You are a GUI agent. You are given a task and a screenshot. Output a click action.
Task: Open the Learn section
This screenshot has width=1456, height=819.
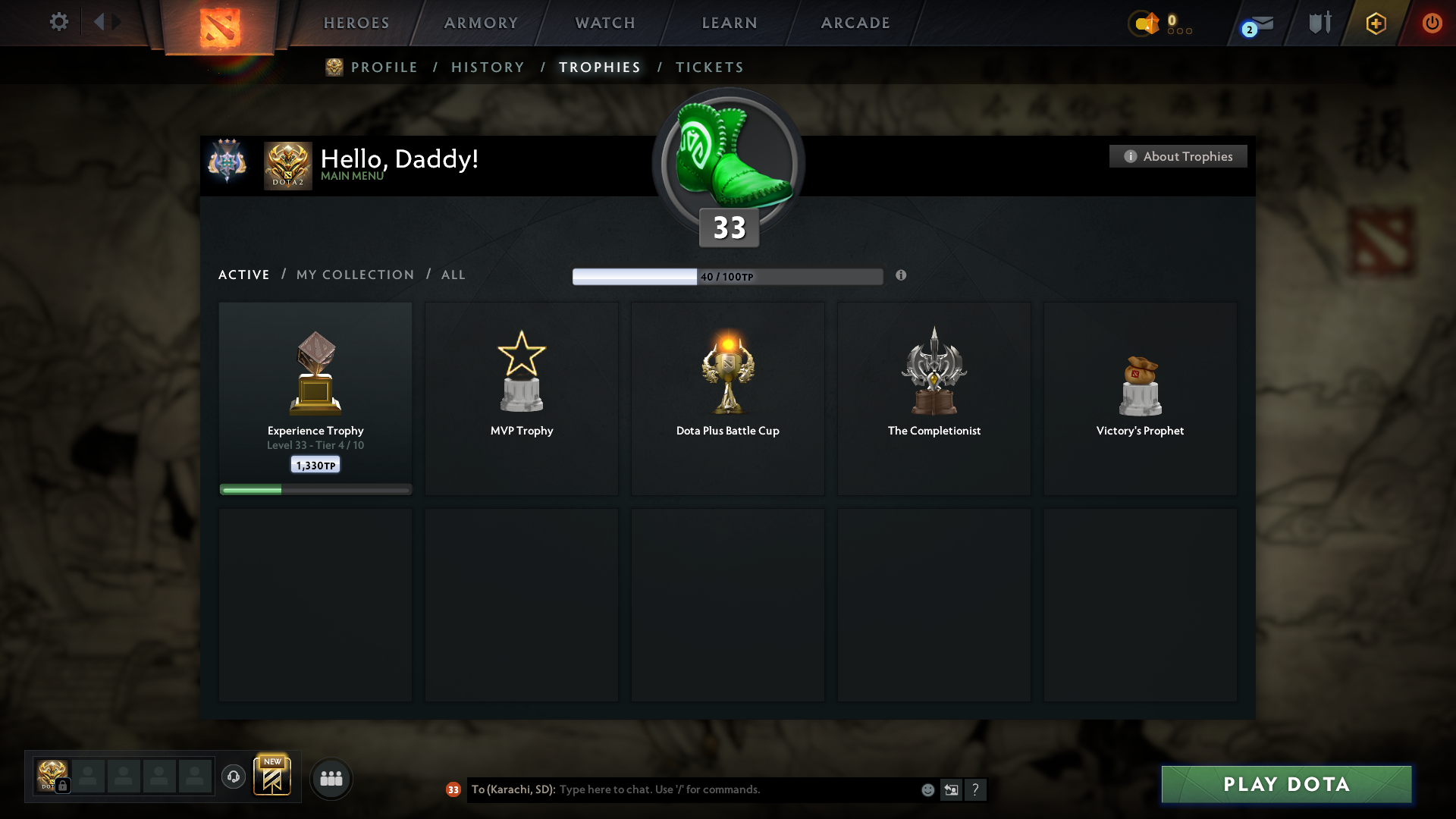730,23
